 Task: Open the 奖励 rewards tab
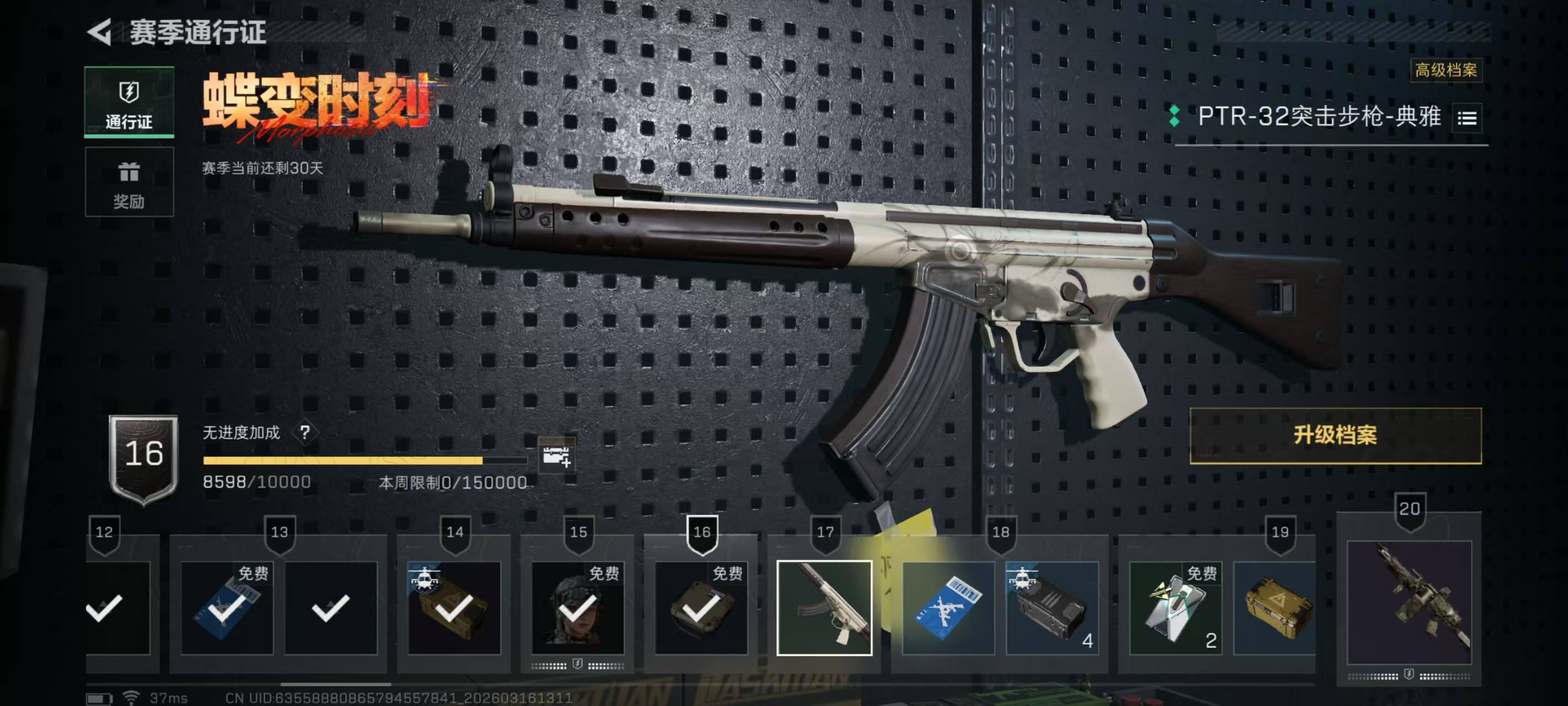click(x=129, y=182)
